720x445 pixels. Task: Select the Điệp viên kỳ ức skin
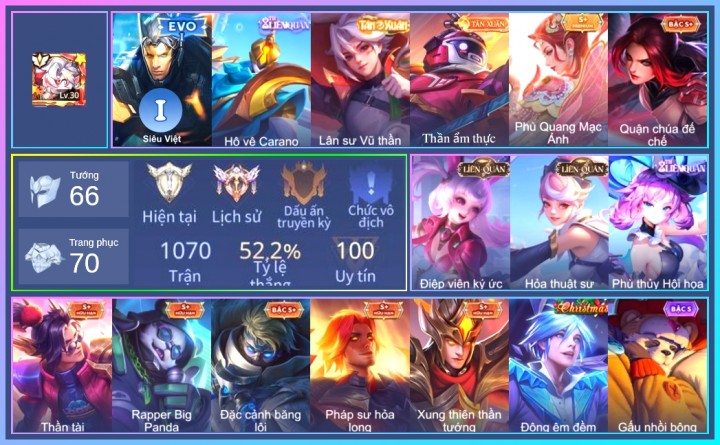coord(460,222)
